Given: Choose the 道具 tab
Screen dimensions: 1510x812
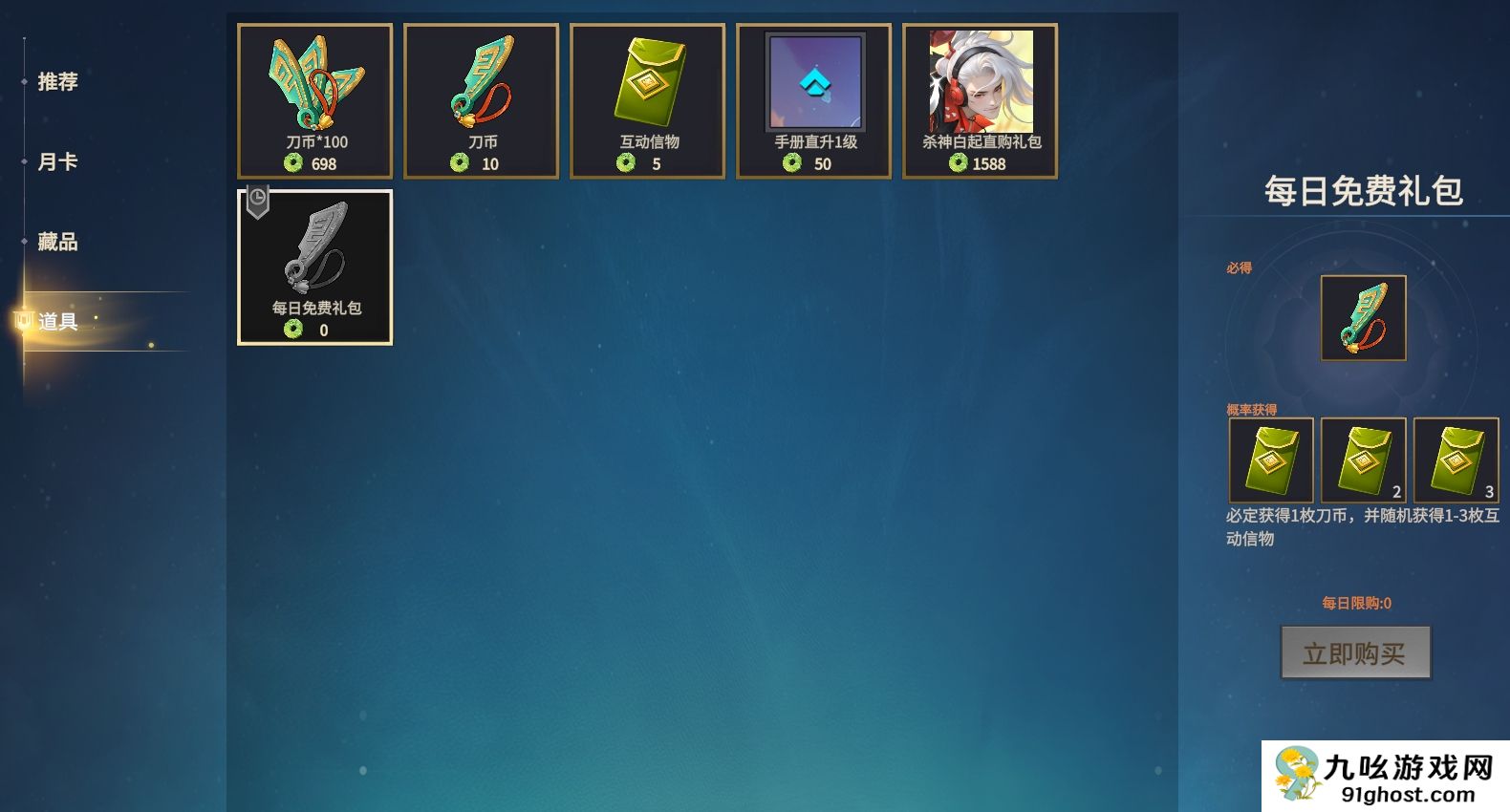Looking at the screenshot, I should coord(57,322).
